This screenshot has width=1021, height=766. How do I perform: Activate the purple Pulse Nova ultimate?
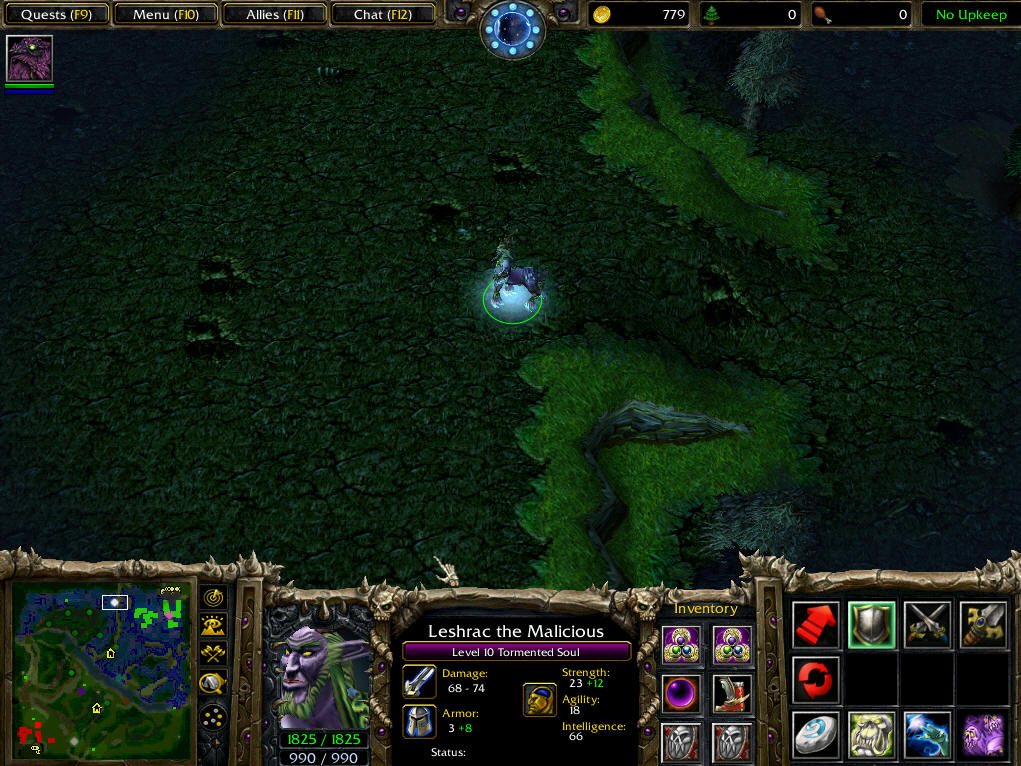pos(983,735)
